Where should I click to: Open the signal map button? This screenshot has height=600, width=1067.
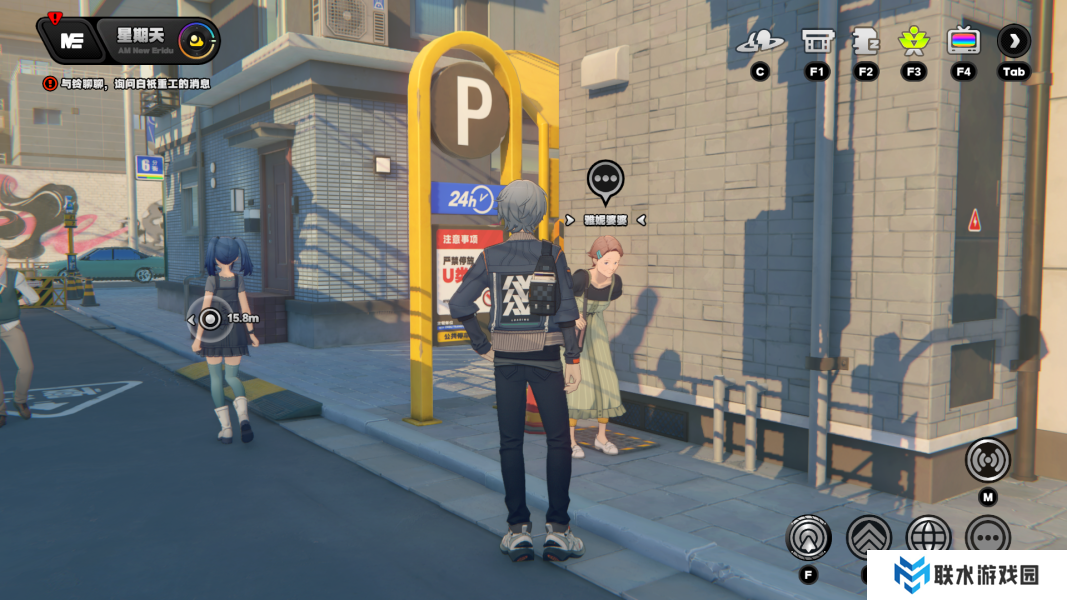pyautogui.click(x=987, y=460)
